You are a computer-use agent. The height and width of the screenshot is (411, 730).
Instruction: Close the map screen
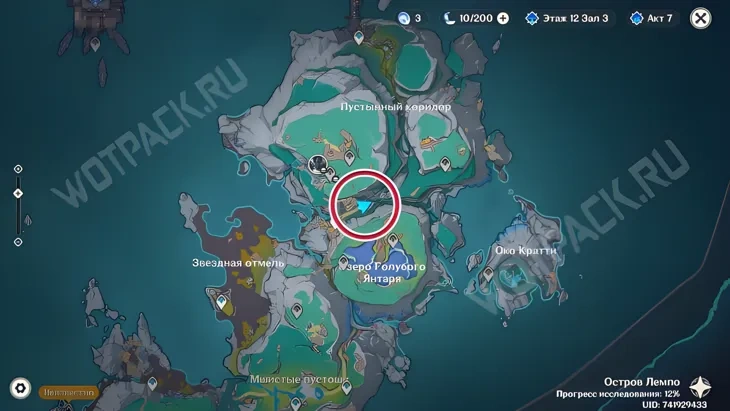click(x=701, y=18)
